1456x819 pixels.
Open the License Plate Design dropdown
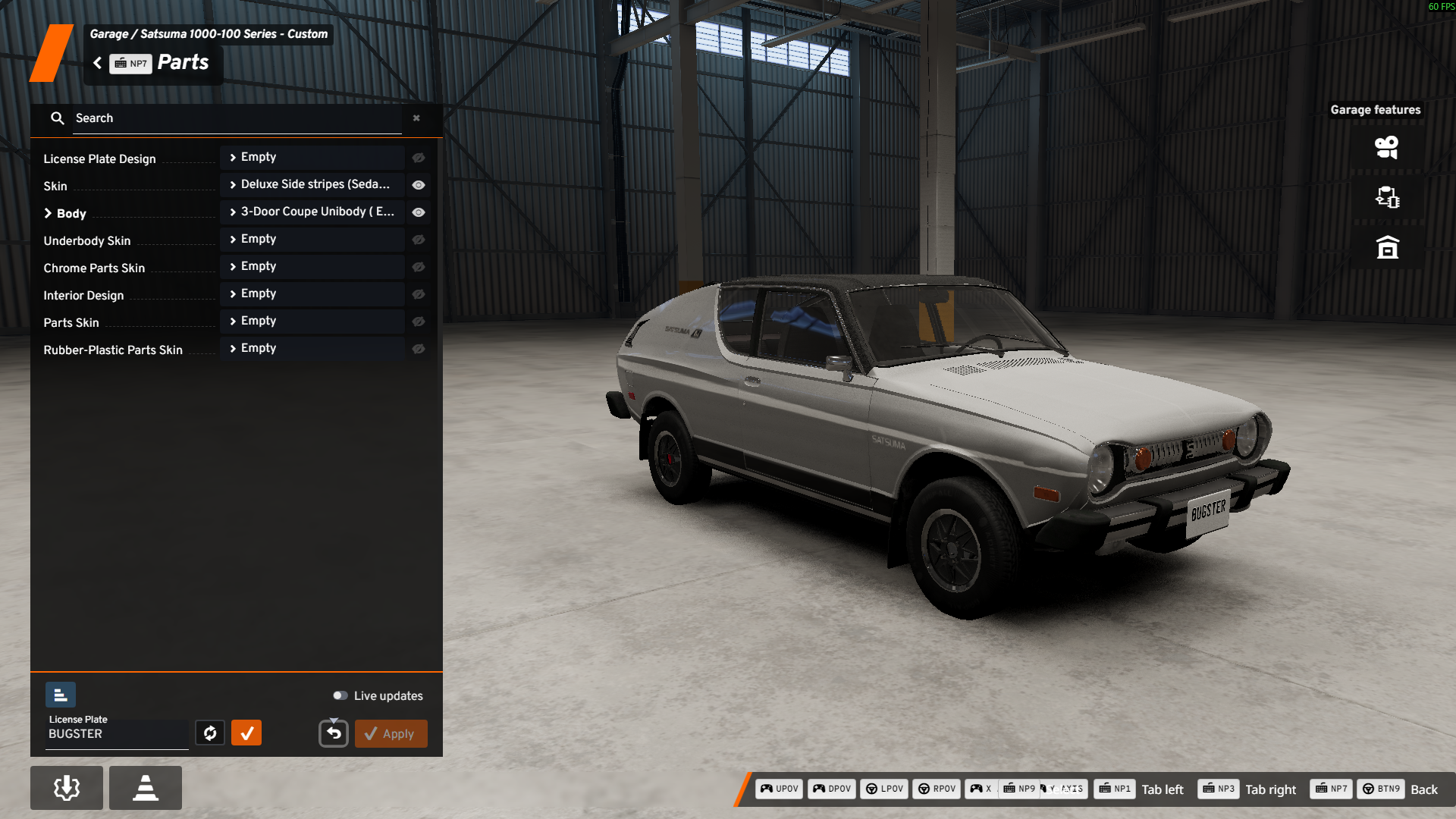click(312, 158)
